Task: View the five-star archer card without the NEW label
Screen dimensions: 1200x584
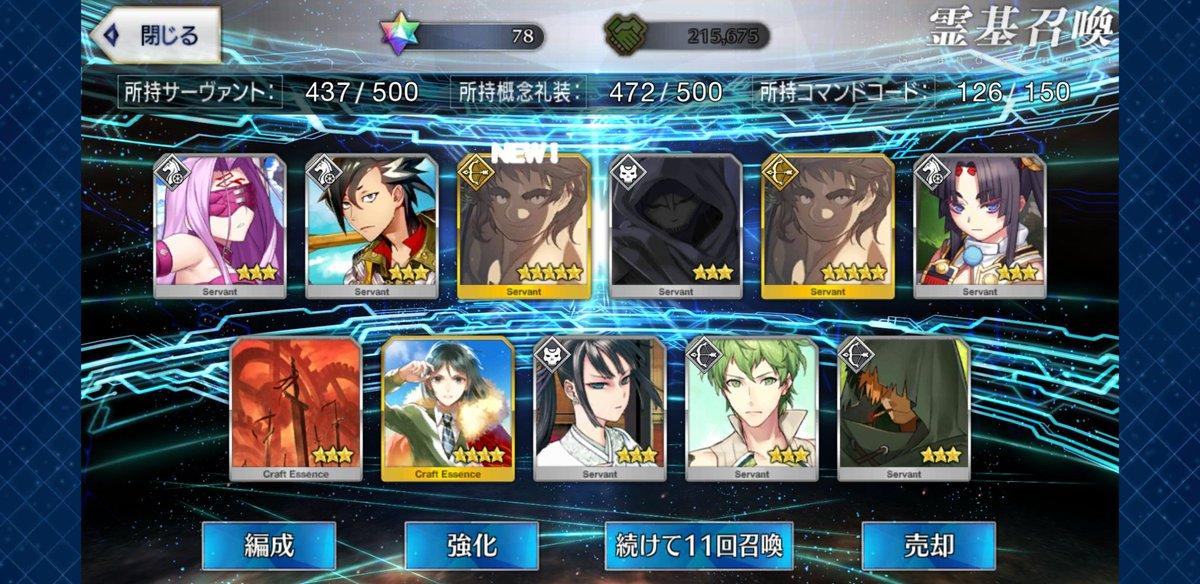Action: [827, 225]
